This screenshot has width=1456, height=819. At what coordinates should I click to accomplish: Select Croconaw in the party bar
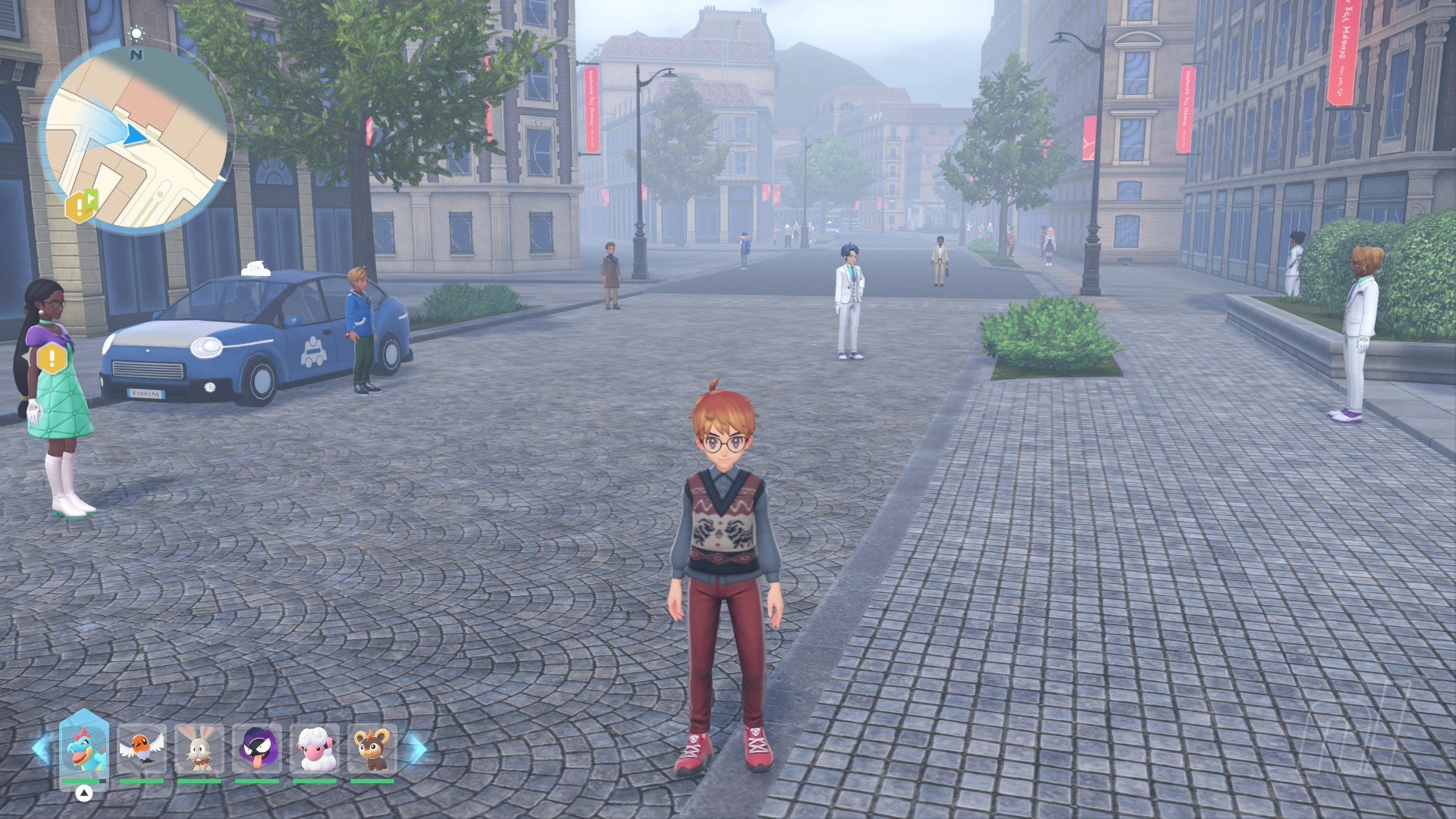[x=84, y=747]
